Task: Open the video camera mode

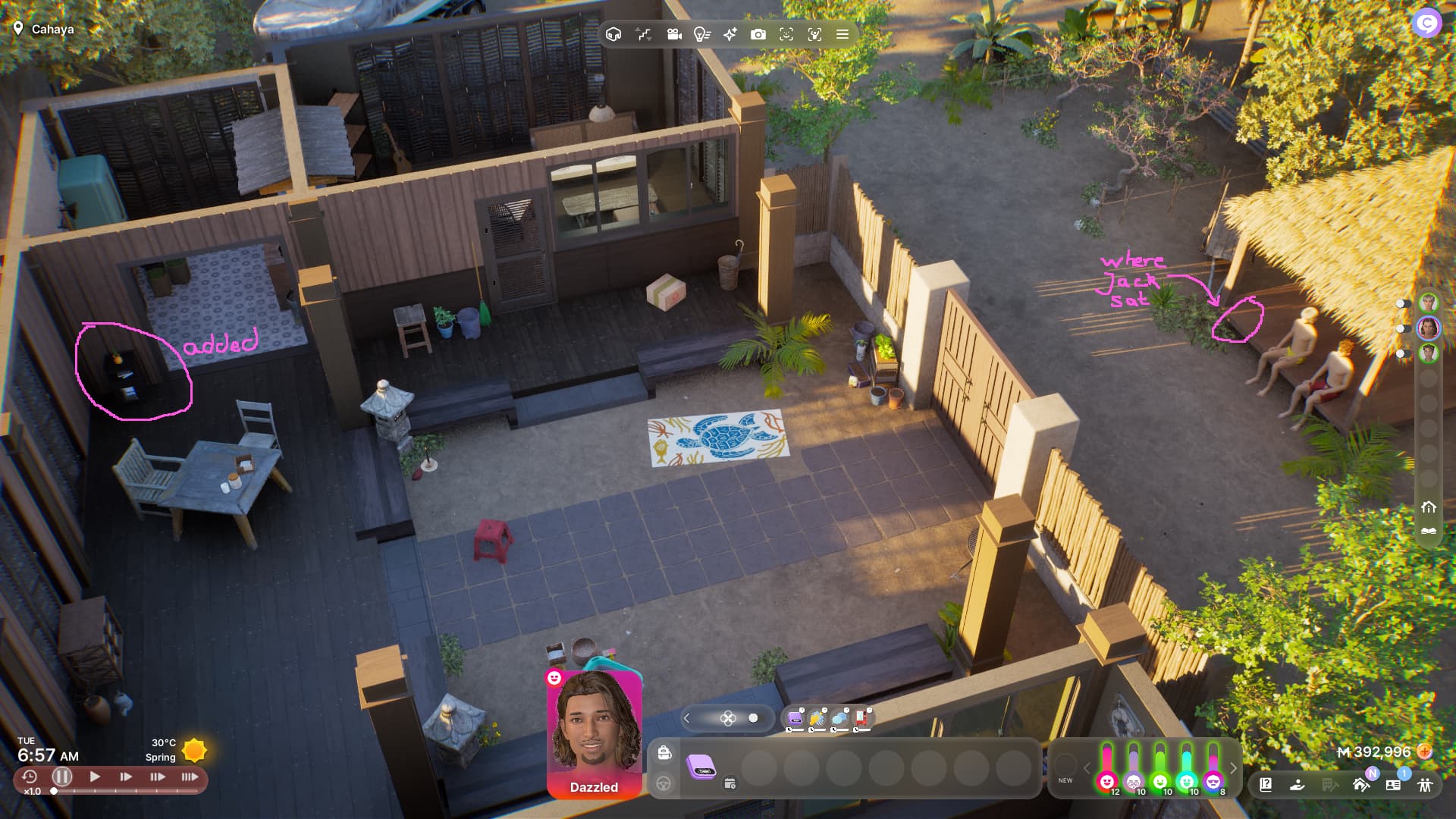Action: click(673, 34)
